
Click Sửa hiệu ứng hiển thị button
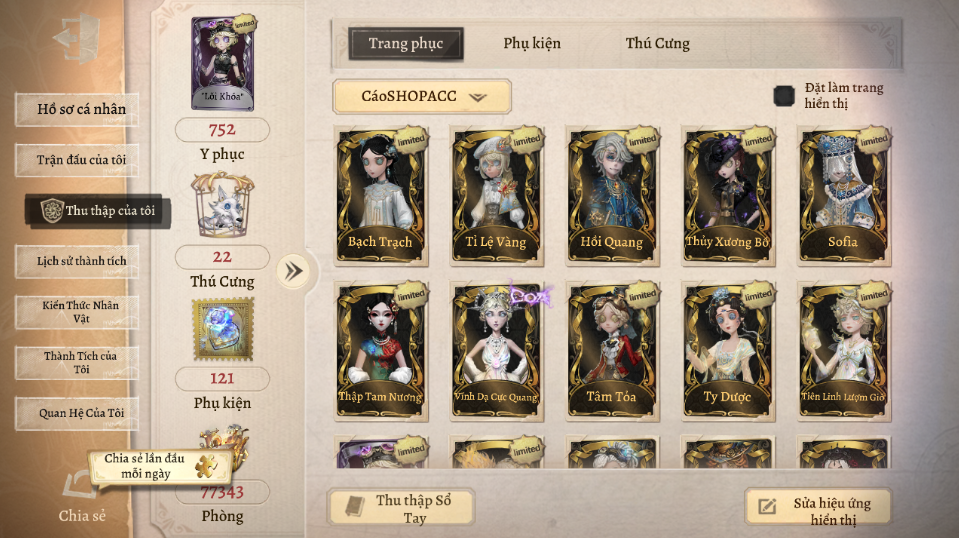click(818, 508)
